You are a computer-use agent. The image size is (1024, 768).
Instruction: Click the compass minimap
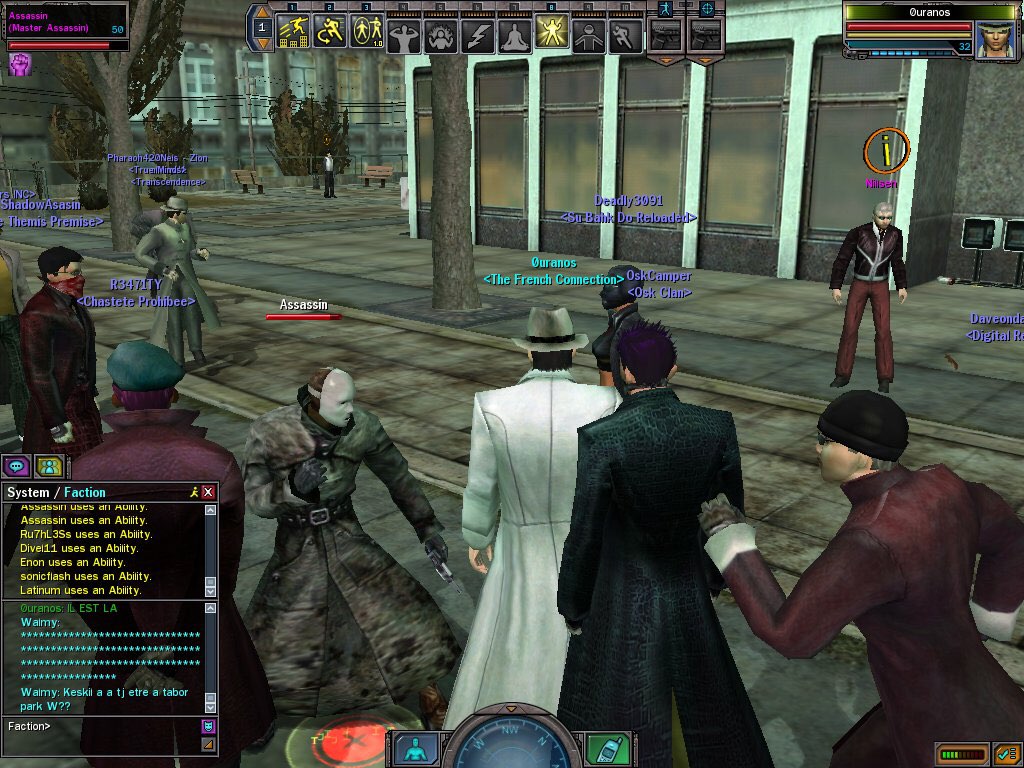(512, 745)
